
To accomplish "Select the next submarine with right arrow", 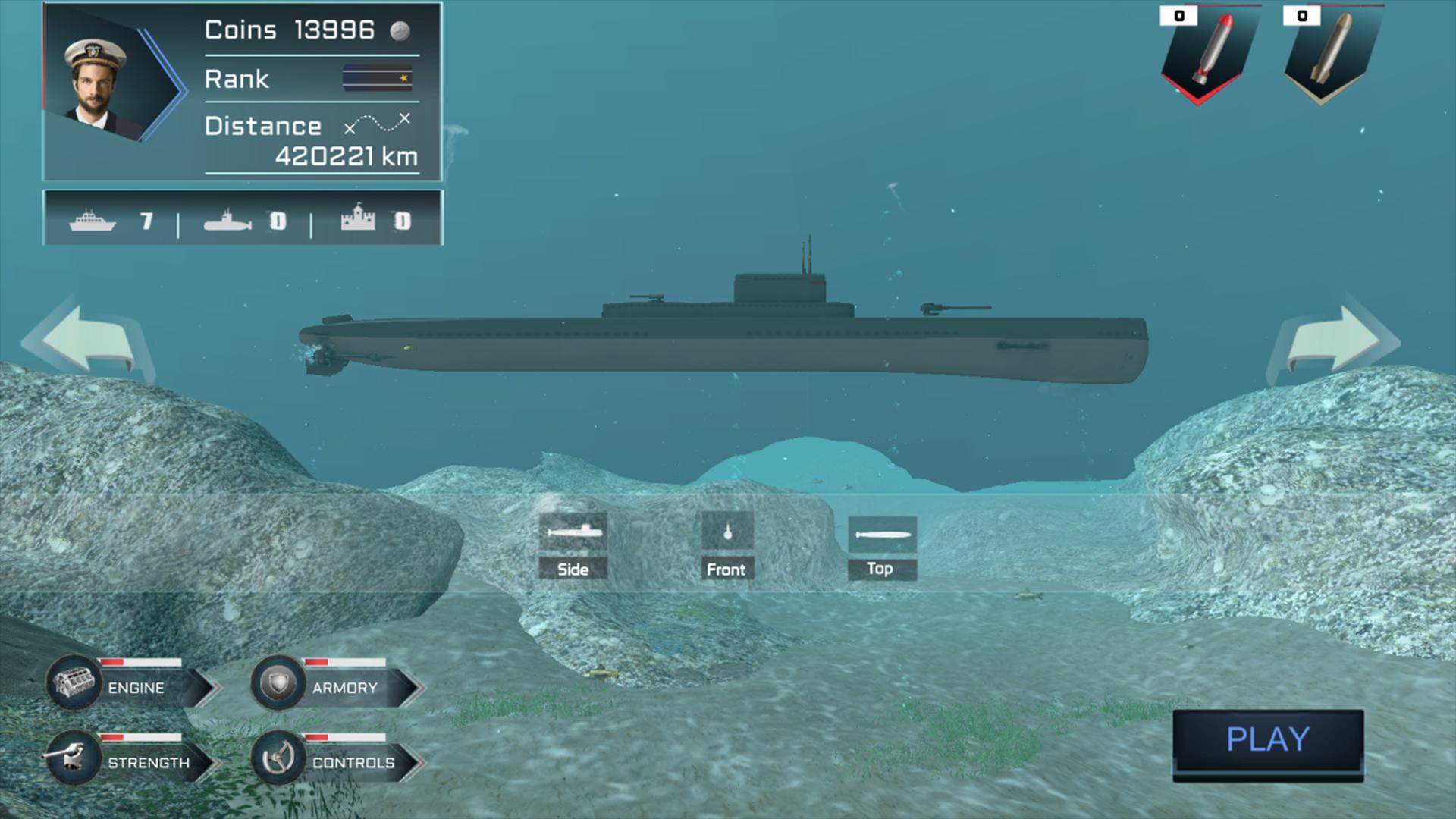I will [x=1333, y=339].
